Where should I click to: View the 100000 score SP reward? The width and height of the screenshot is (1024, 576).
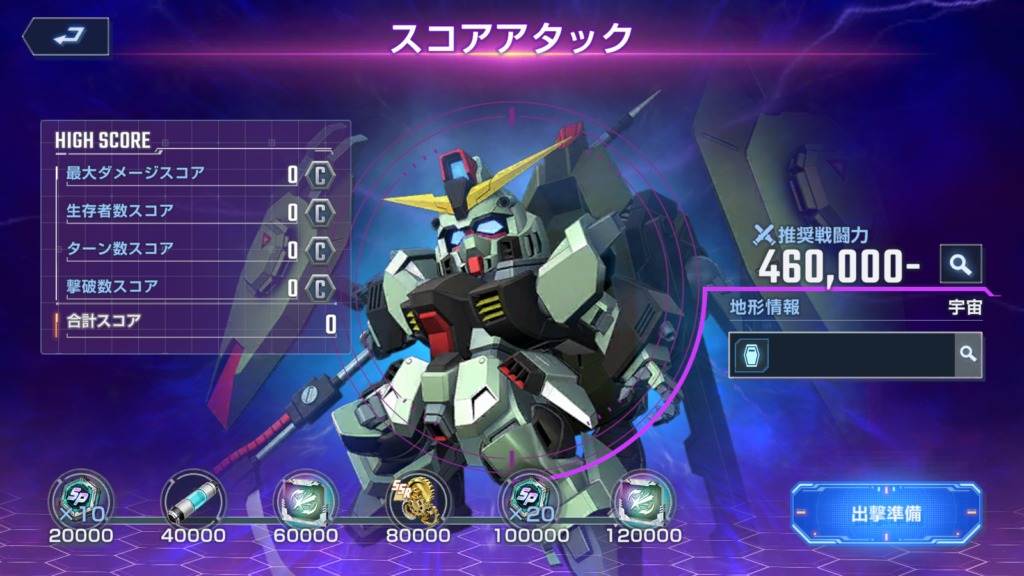point(530,498)
